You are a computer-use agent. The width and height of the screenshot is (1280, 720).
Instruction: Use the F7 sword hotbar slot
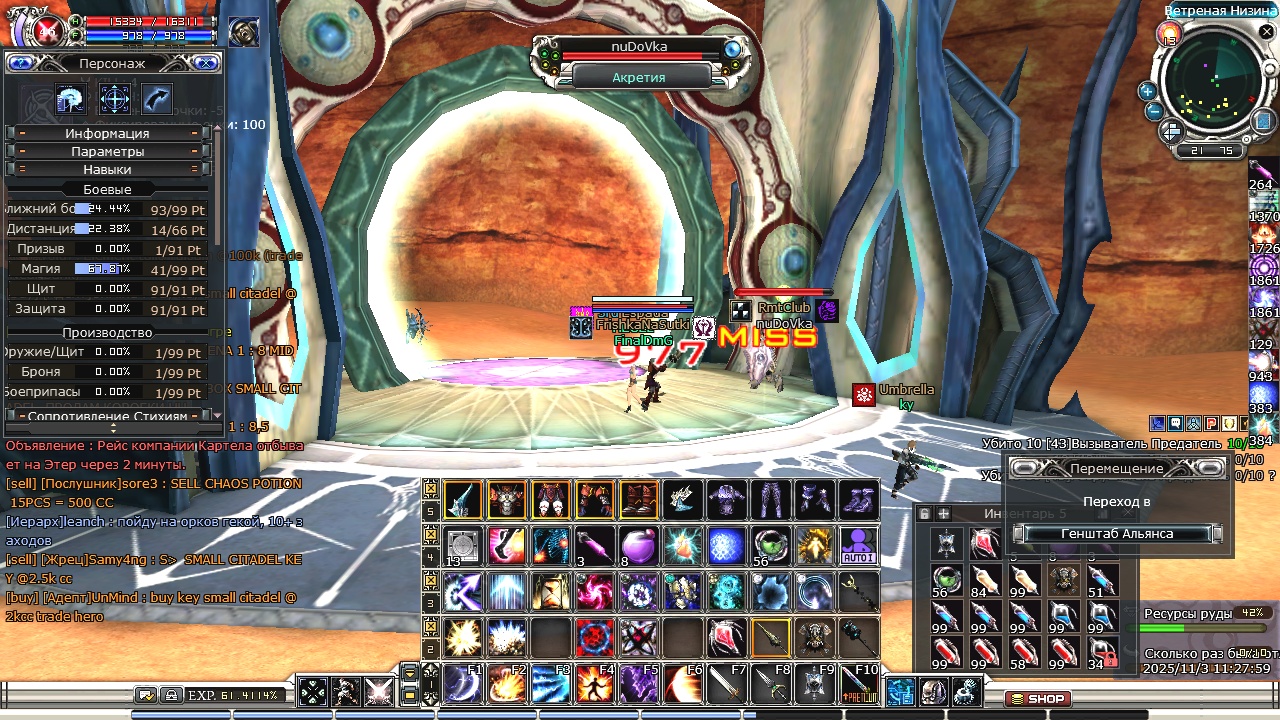(x=727, y=684)
